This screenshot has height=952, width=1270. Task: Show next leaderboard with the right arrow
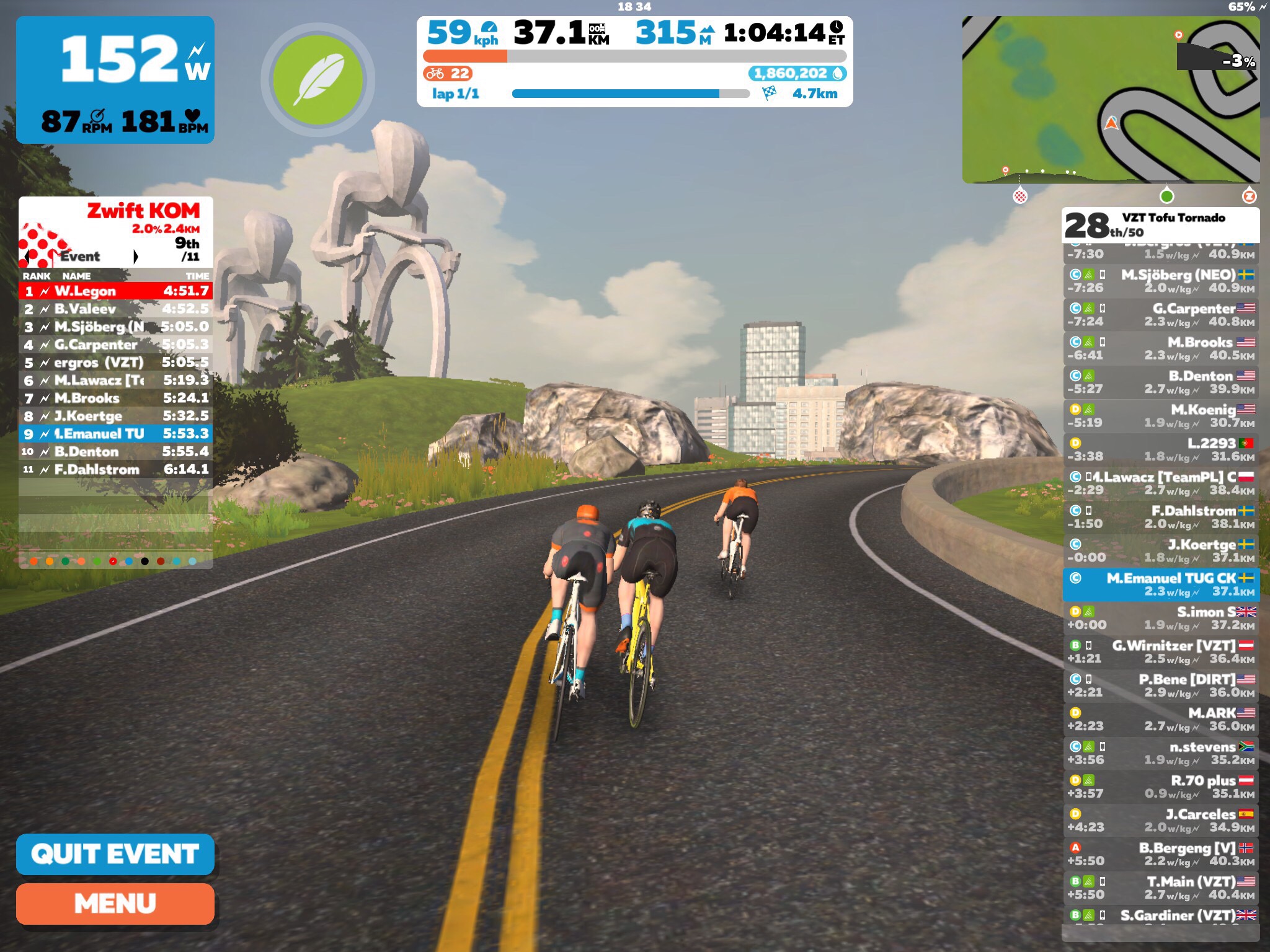point(136,257)
